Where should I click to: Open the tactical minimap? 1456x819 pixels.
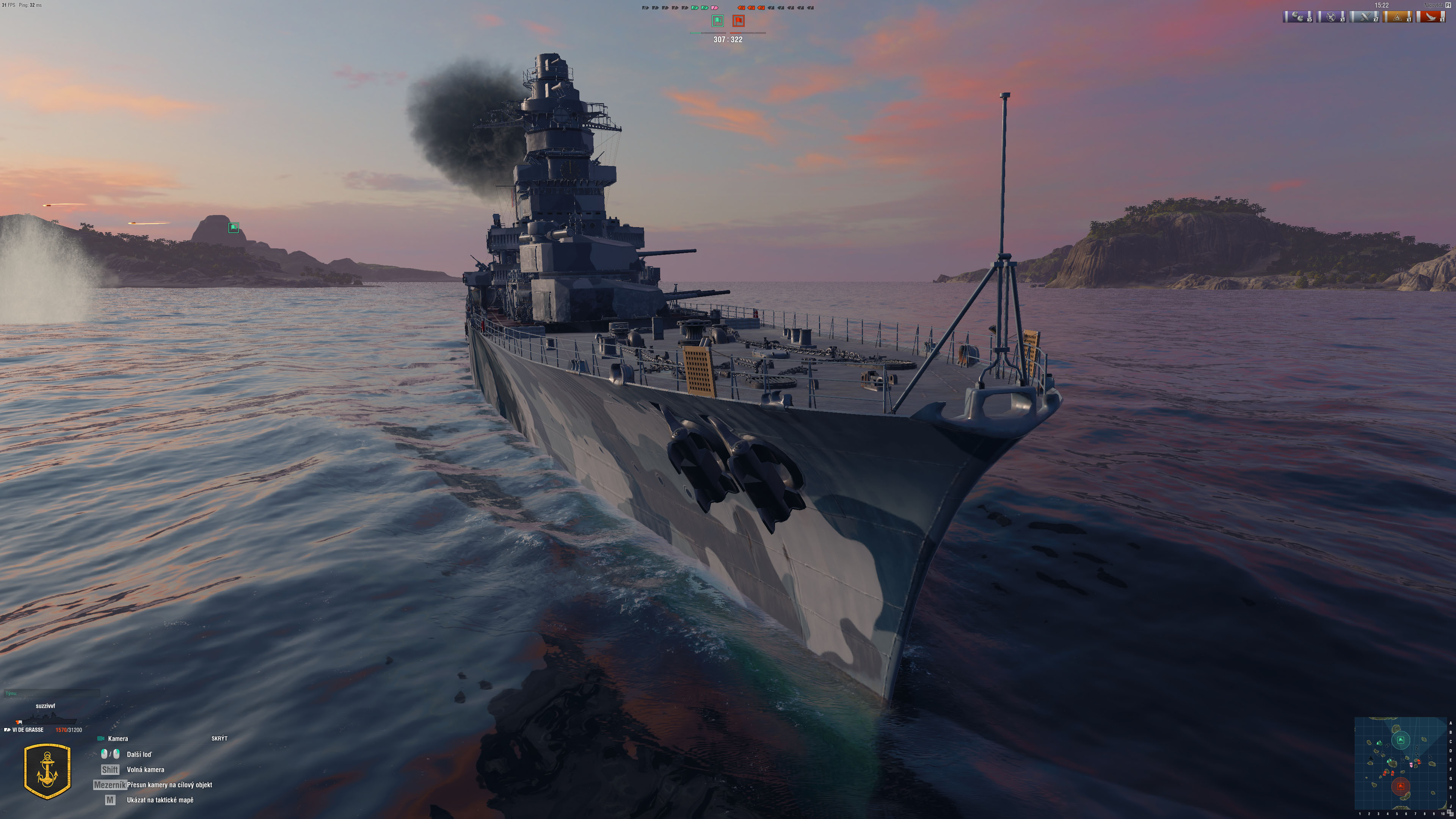(1401, 764)
